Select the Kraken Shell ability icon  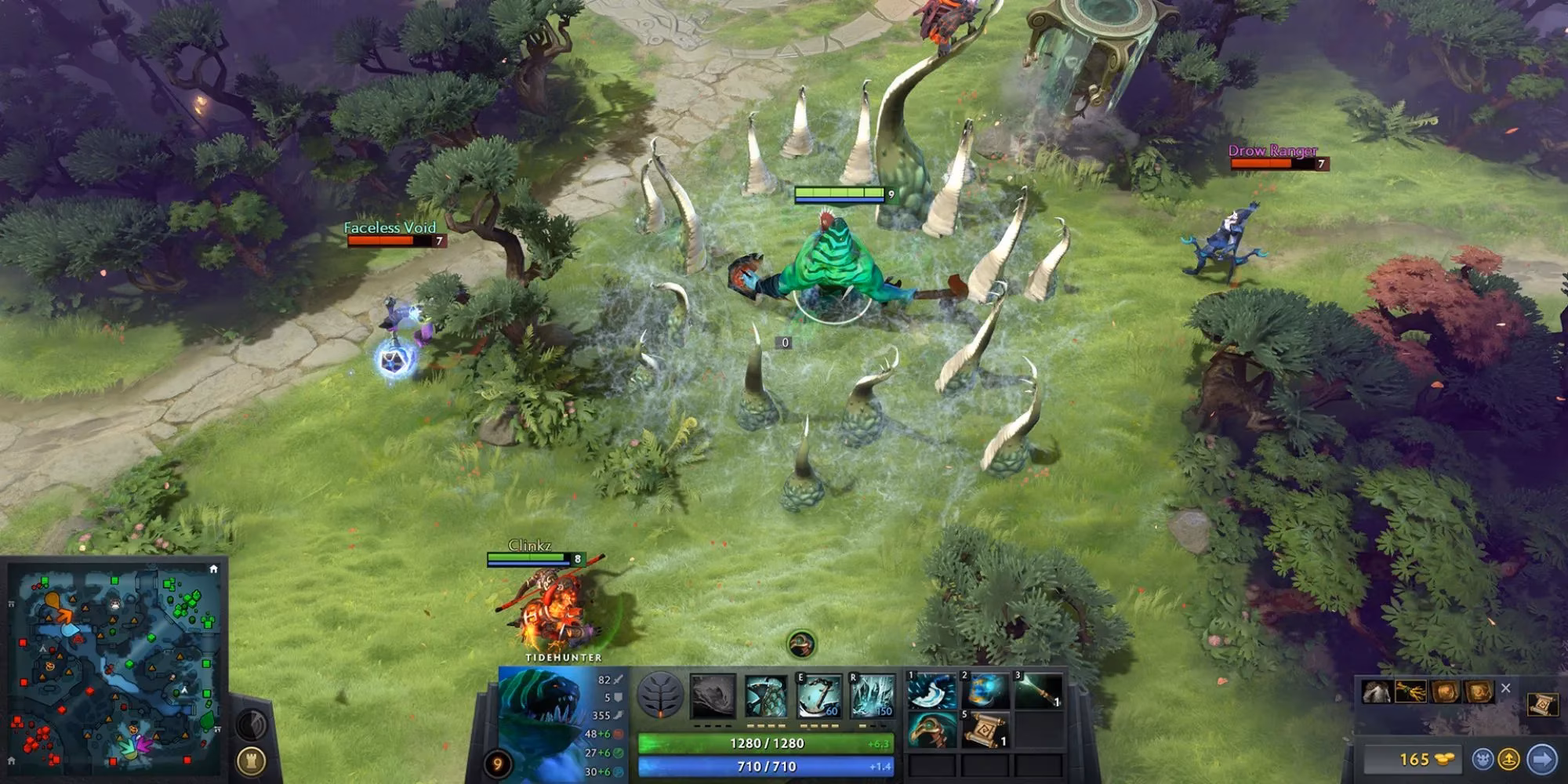click(x=766, y=695)
